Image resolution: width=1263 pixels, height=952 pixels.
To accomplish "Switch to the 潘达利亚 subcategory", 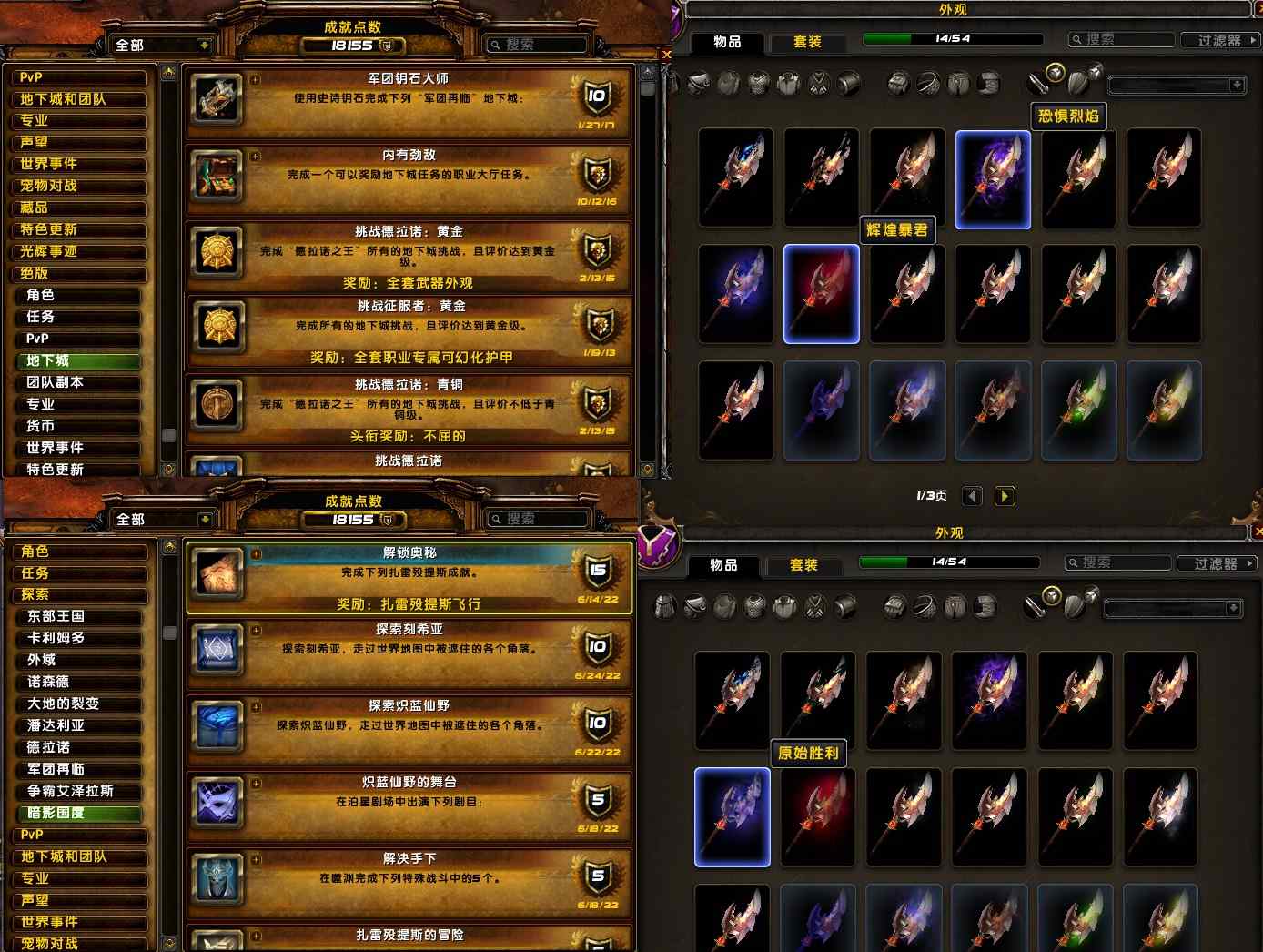I will pos(82,725).
